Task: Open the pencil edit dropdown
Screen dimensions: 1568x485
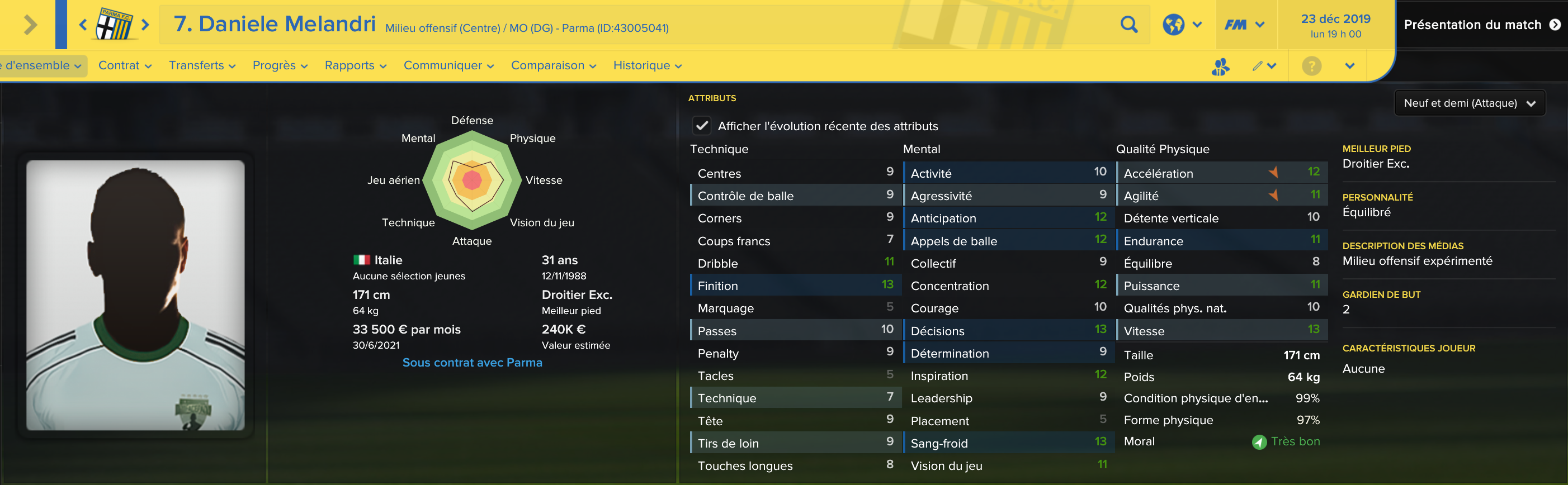Action: tap(1264, 66)
